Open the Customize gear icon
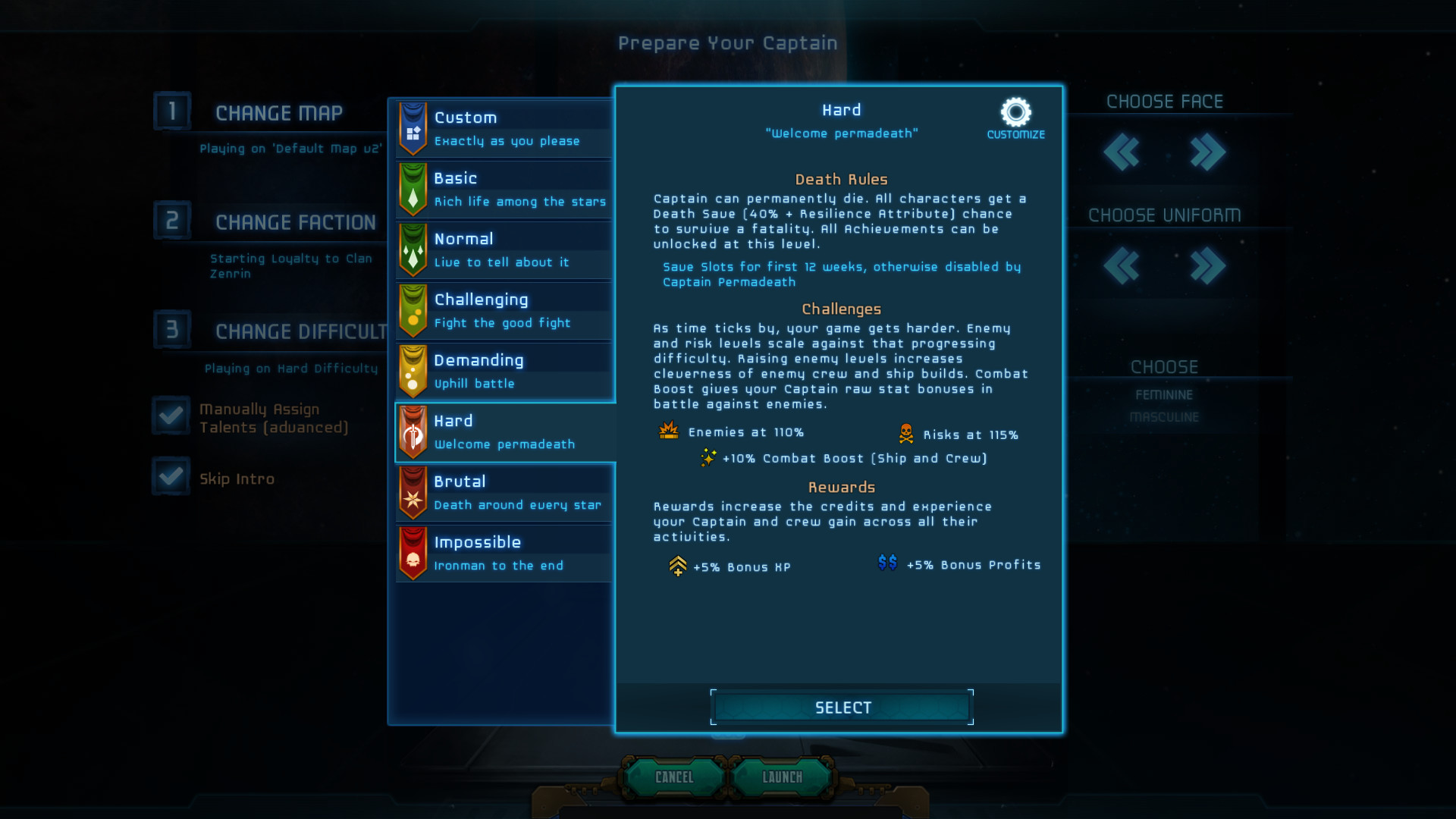The width and height of the screenshot is (1456, 819). pyautogui.click(x=1015, y=111)
